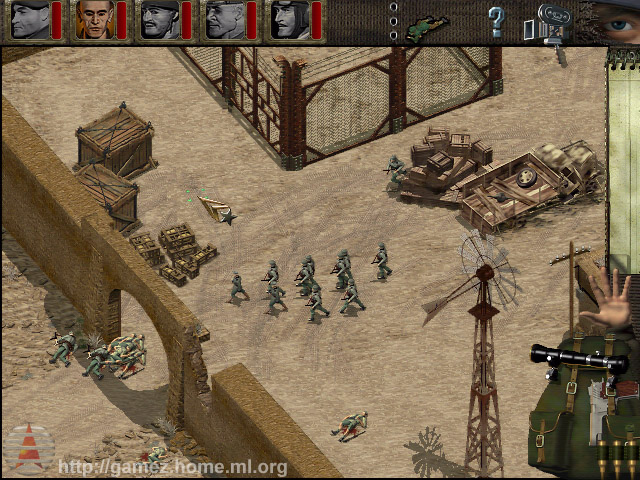Select the highlighted bare-headed commando portrait

(x=93, y=19)
